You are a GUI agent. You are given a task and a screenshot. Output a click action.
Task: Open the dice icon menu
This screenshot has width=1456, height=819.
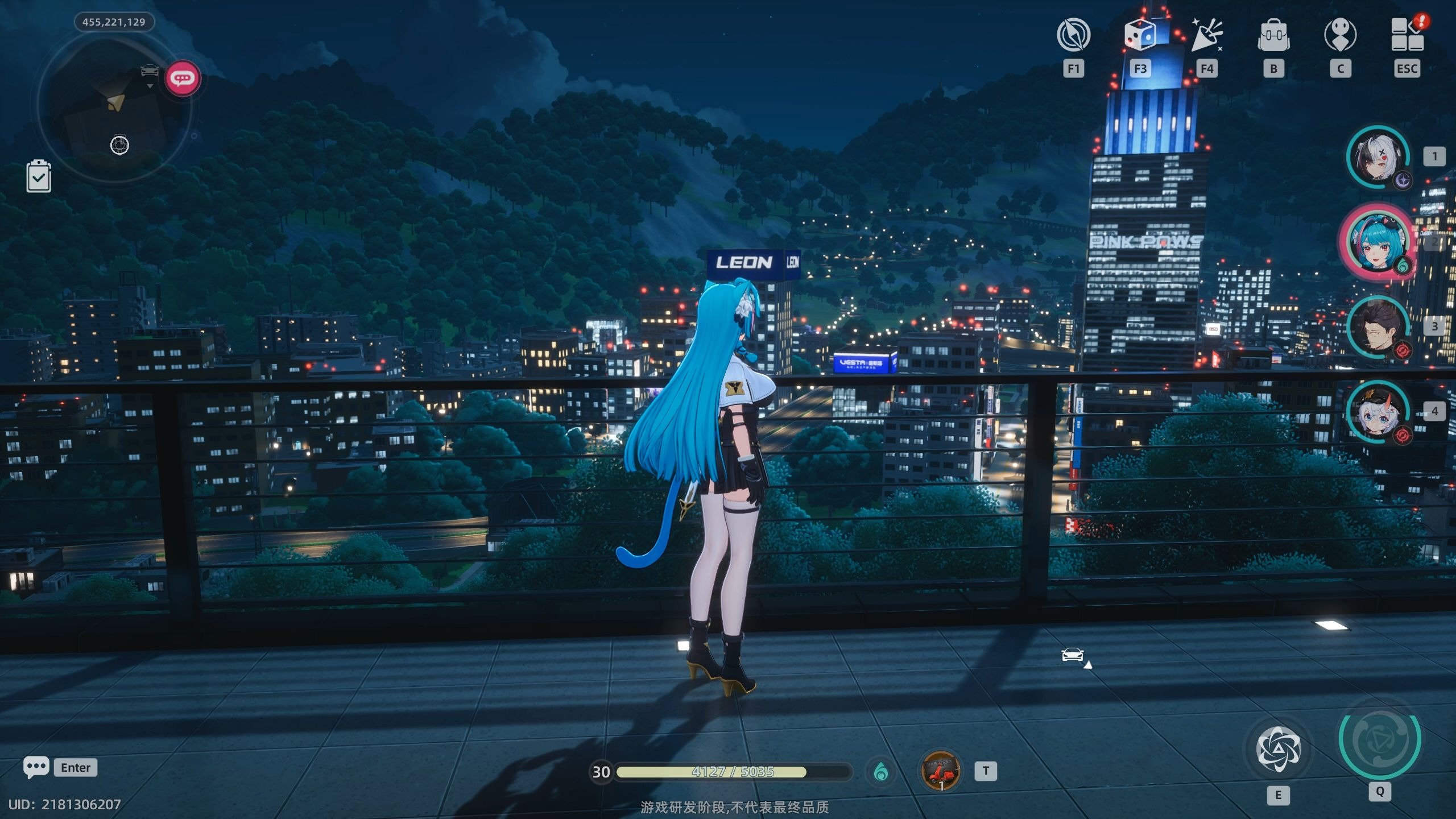[x=1140, y=35]
